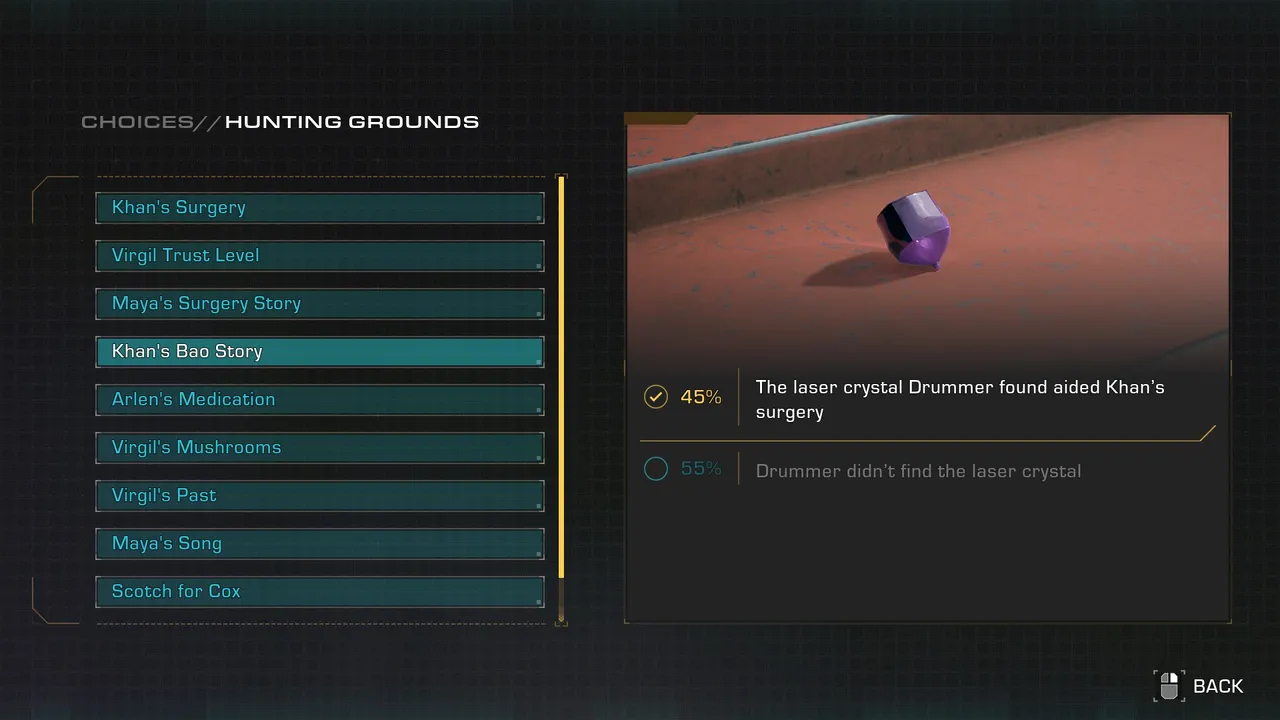1280x720 pixels.
Task: View the Virgil's Past choice
Action: tap(320, 496)
